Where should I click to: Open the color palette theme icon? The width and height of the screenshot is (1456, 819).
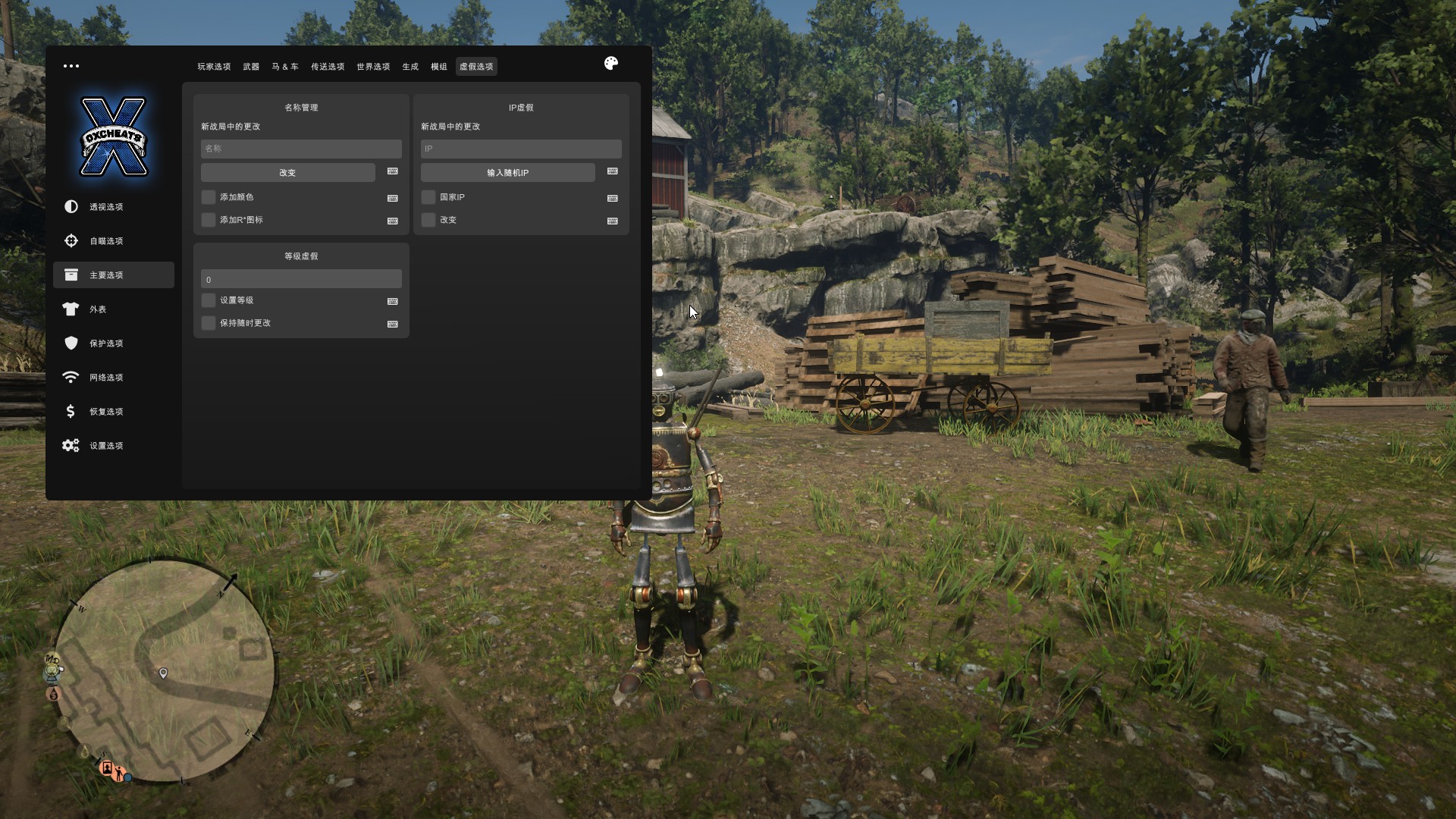click(611, 64)
